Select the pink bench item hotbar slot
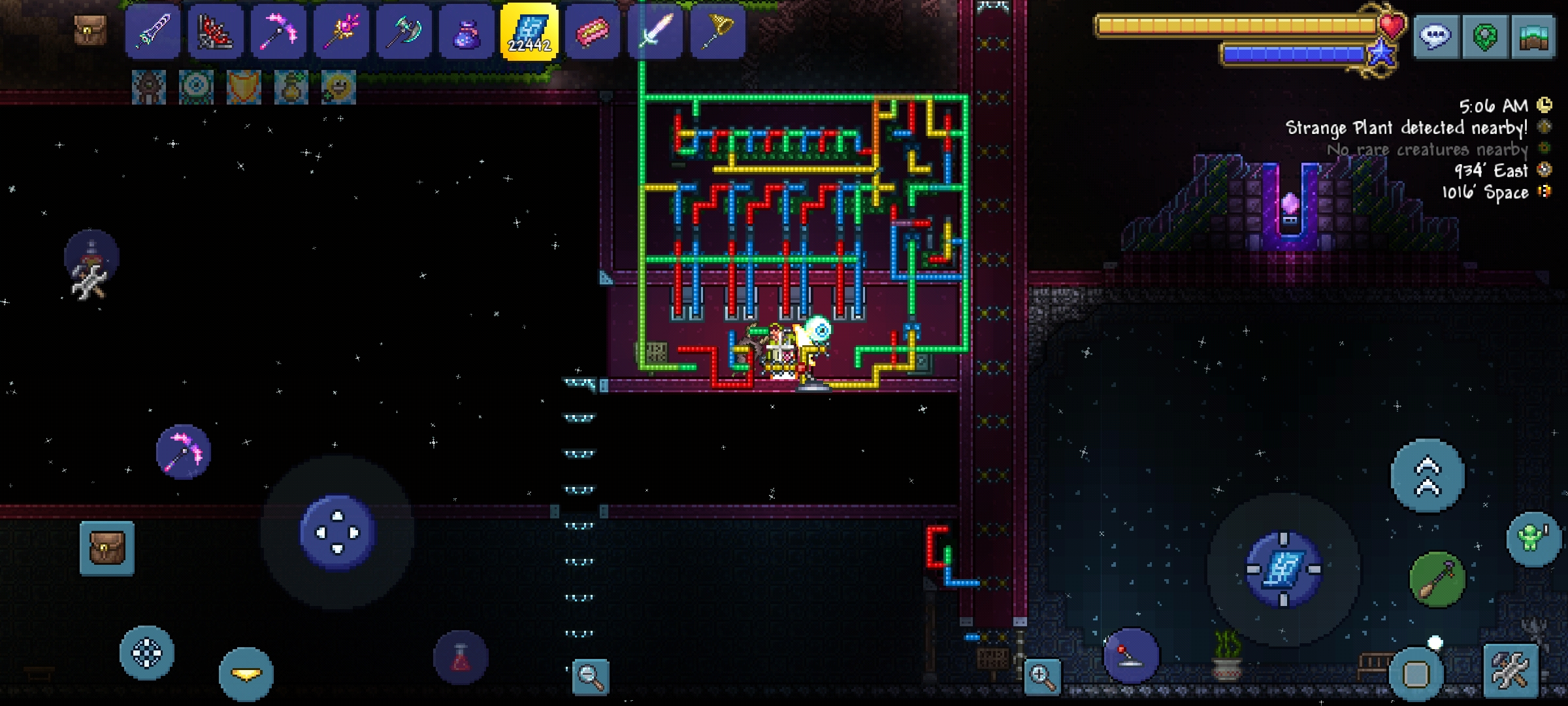The height and width of the screenshot is (706, 1568). 592,31
